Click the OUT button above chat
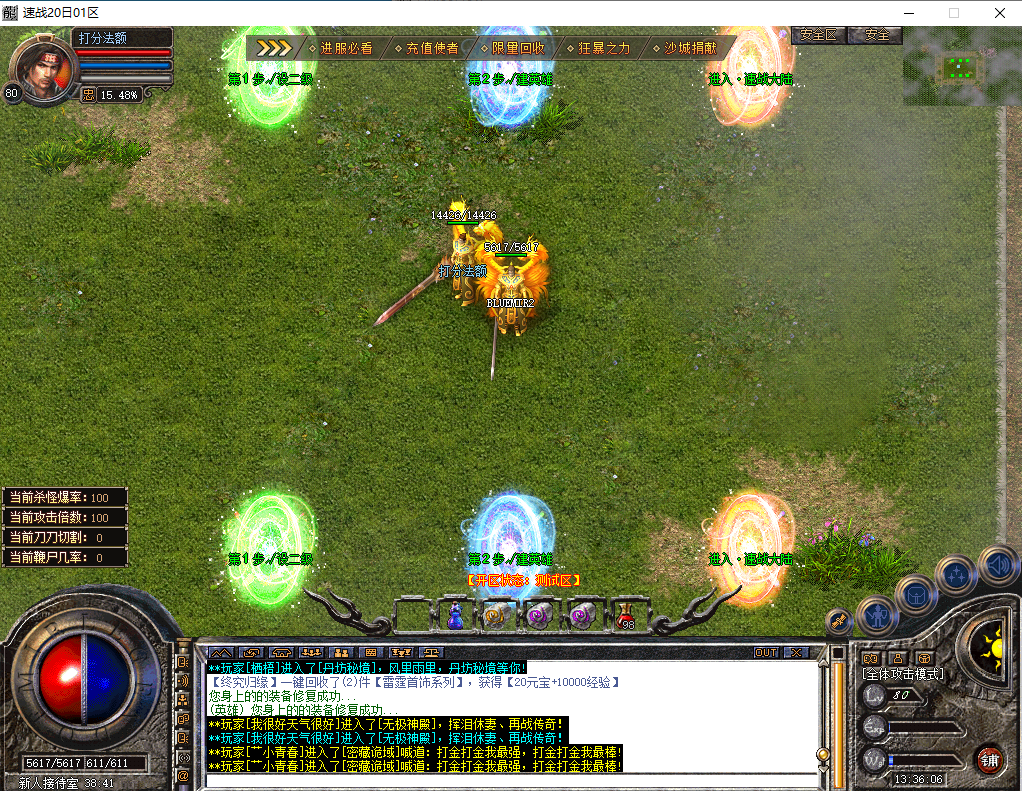 coord(765,652)
